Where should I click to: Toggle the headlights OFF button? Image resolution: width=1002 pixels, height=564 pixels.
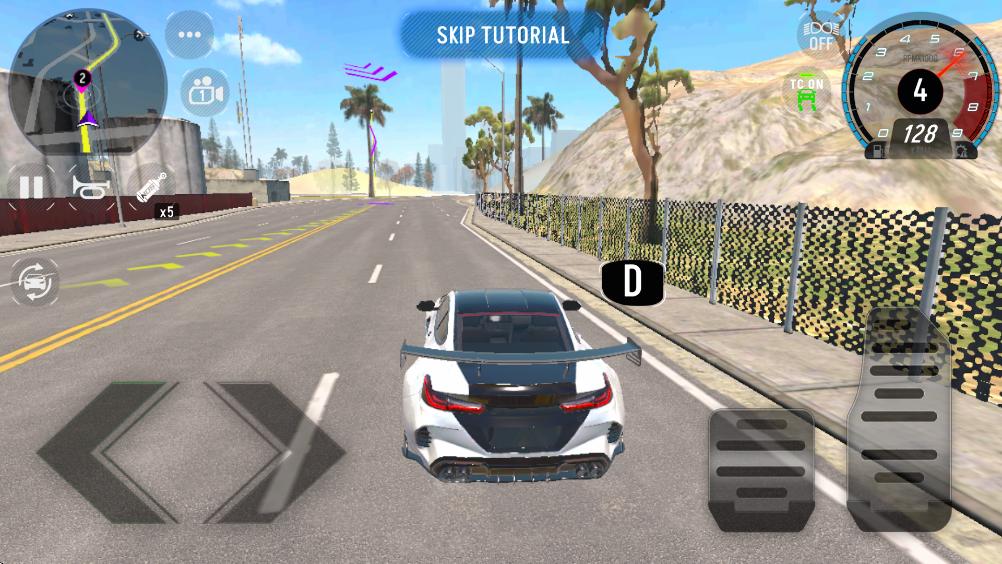821,33
